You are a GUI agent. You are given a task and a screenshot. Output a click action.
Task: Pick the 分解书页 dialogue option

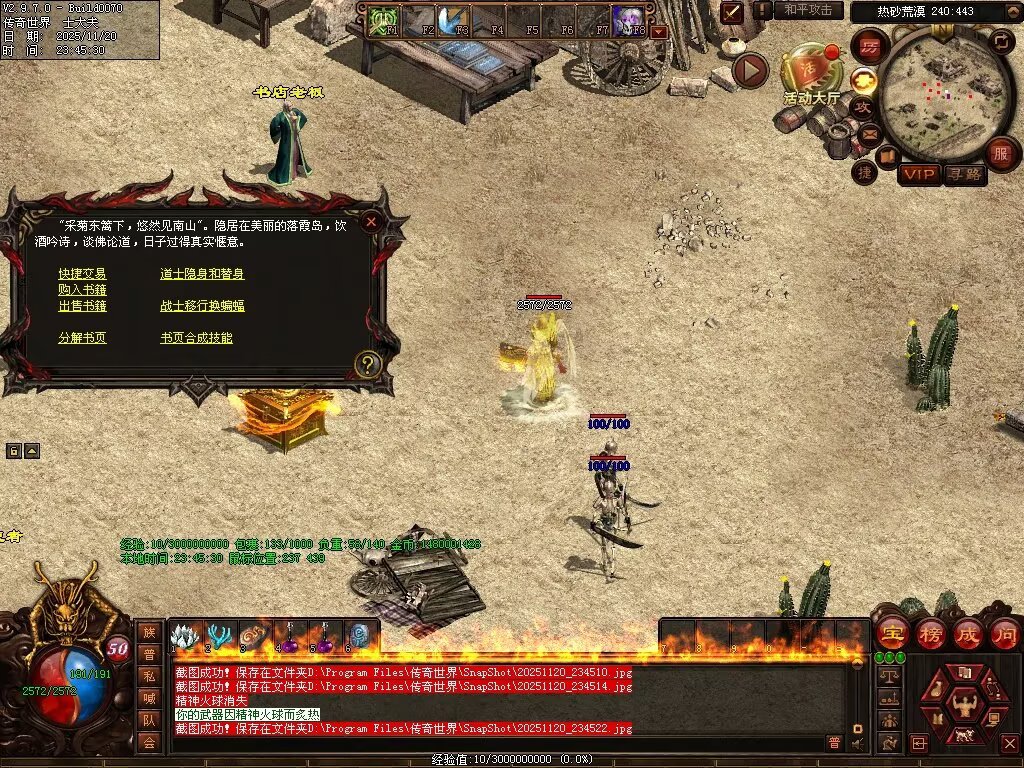pyautogui.click(x=82, y=338)
